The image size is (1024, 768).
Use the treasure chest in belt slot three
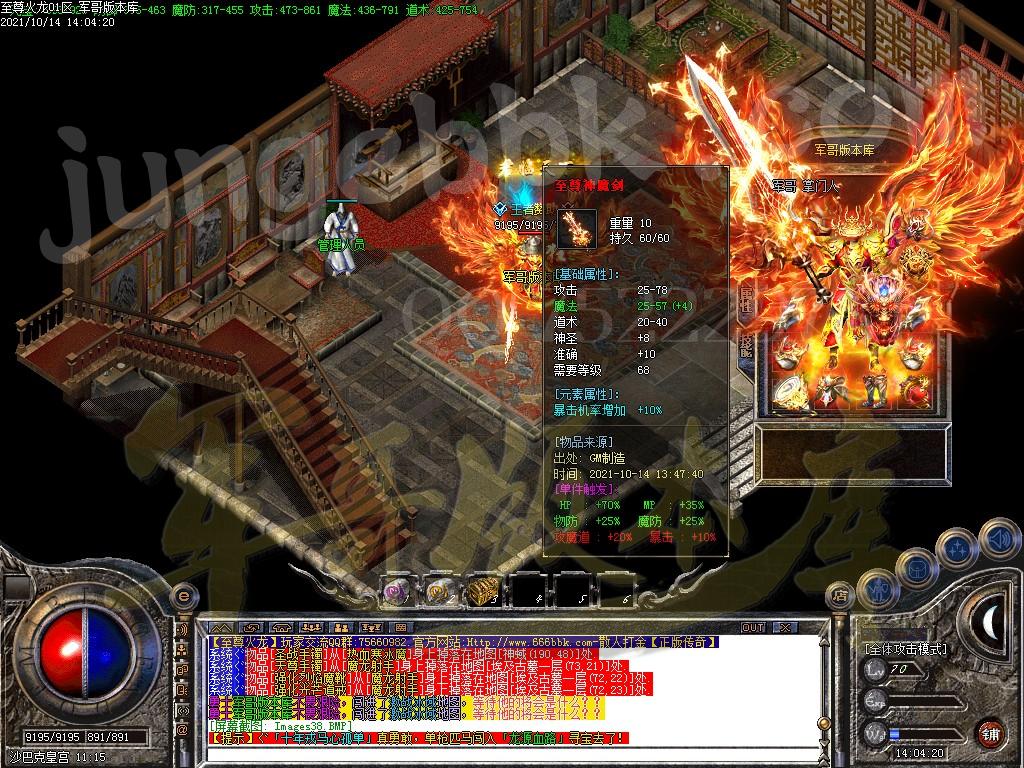[482, 592]
